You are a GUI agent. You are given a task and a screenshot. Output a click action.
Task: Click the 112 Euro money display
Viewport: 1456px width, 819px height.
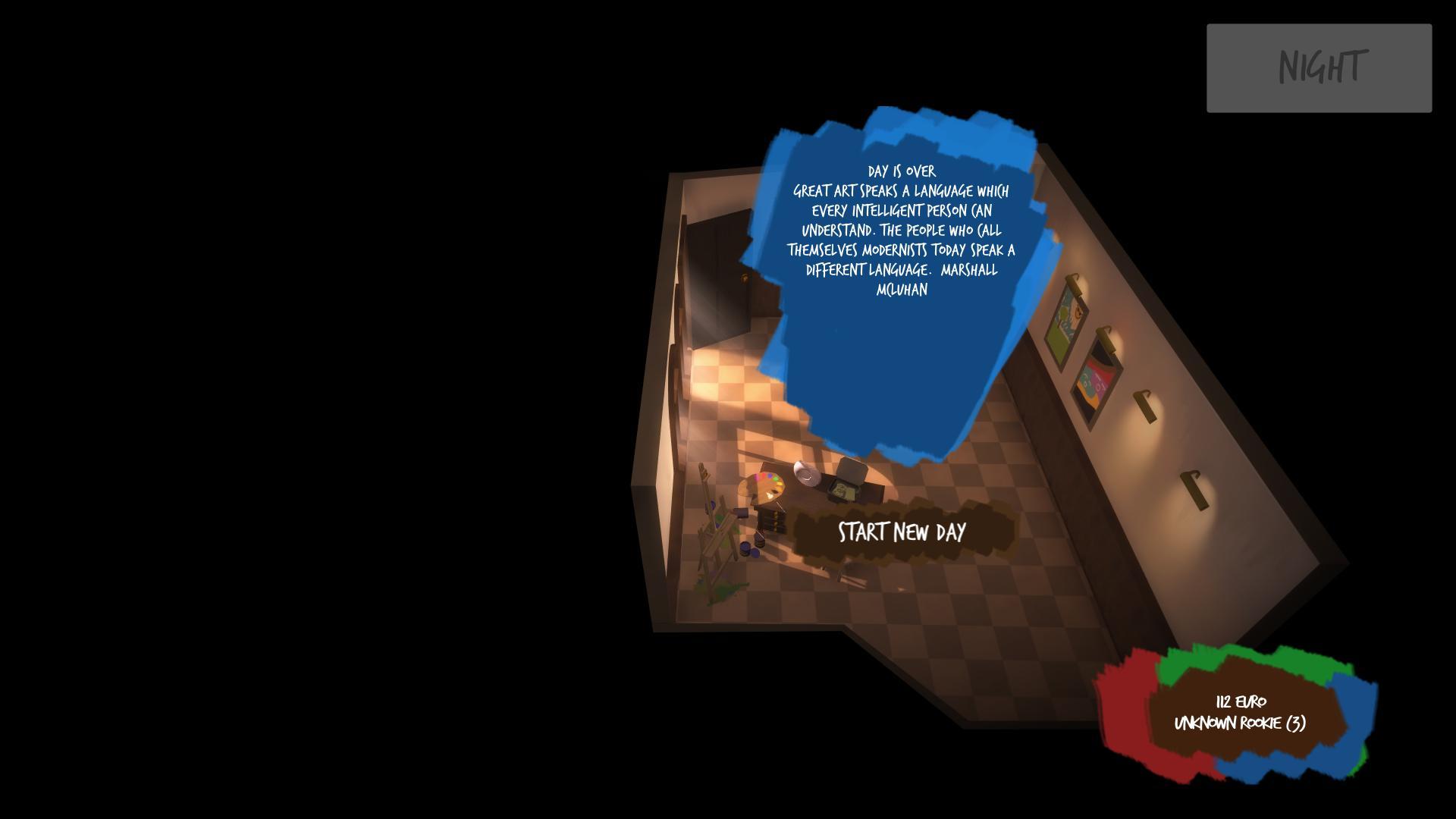coord(1241,702)
